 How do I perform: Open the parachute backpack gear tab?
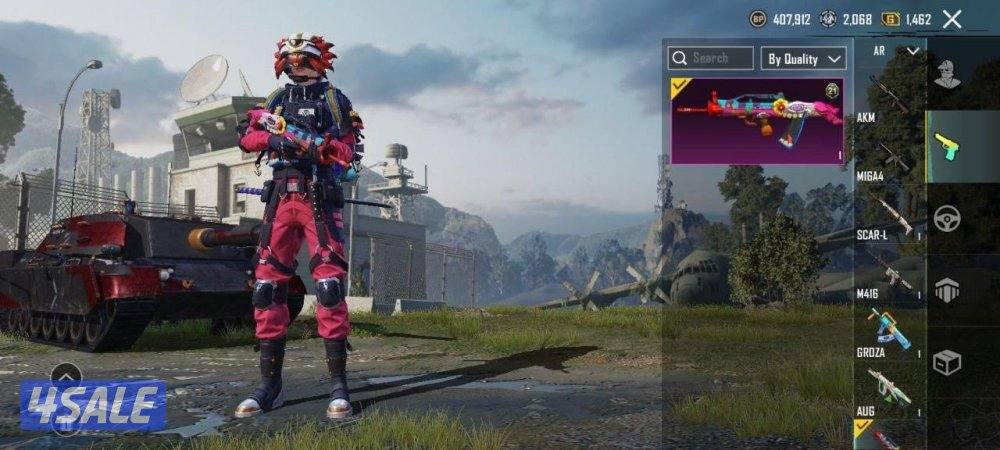click(946, 290)
